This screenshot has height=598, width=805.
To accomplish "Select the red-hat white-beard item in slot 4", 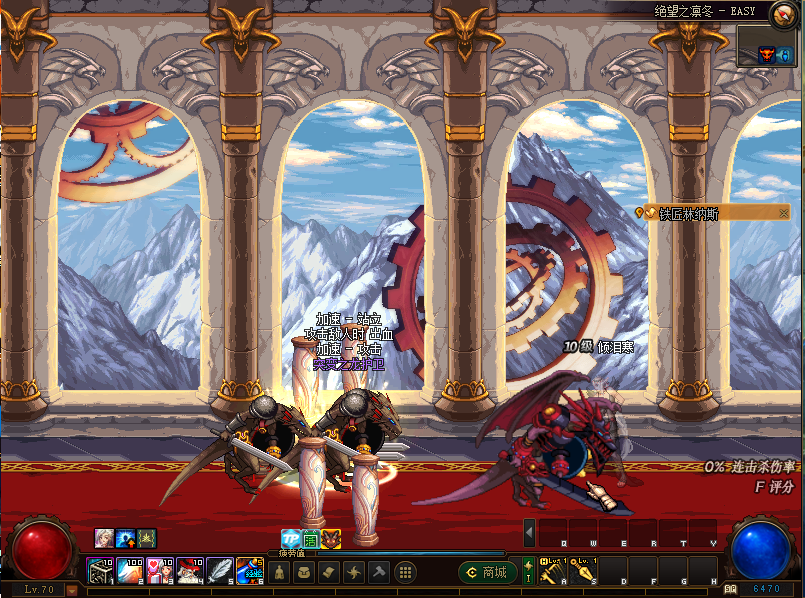I will 190,572.
